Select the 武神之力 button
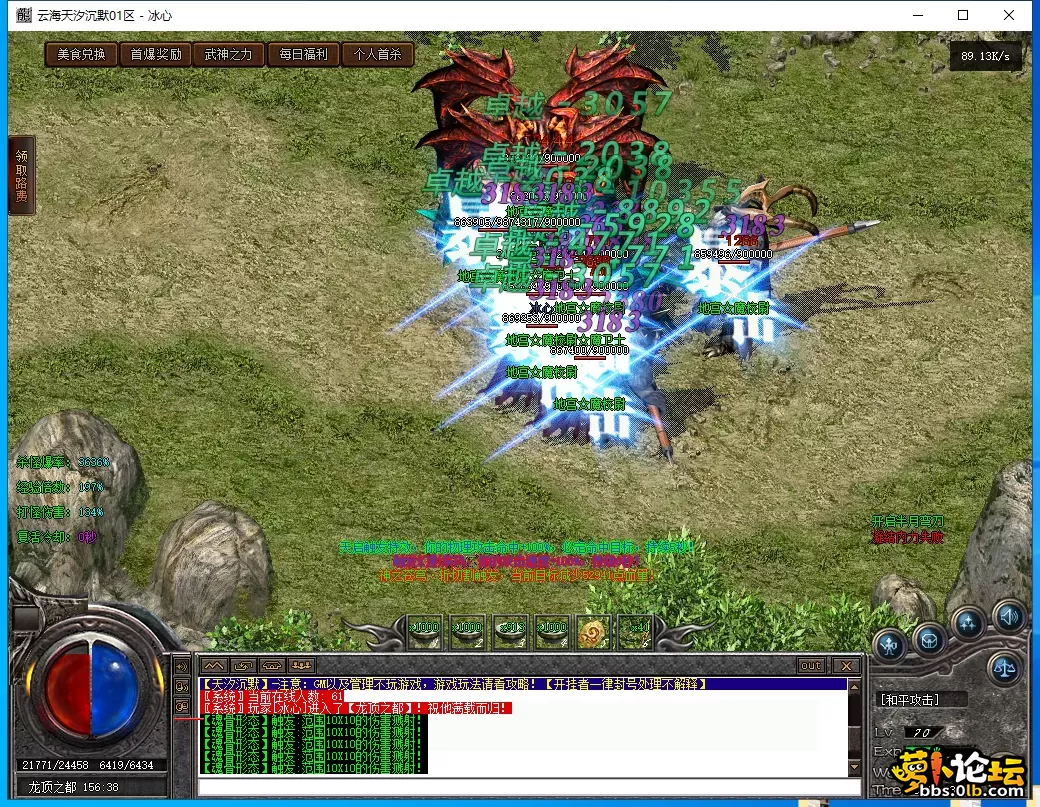This screenshot has height=807, width=1040. (229, 54)
